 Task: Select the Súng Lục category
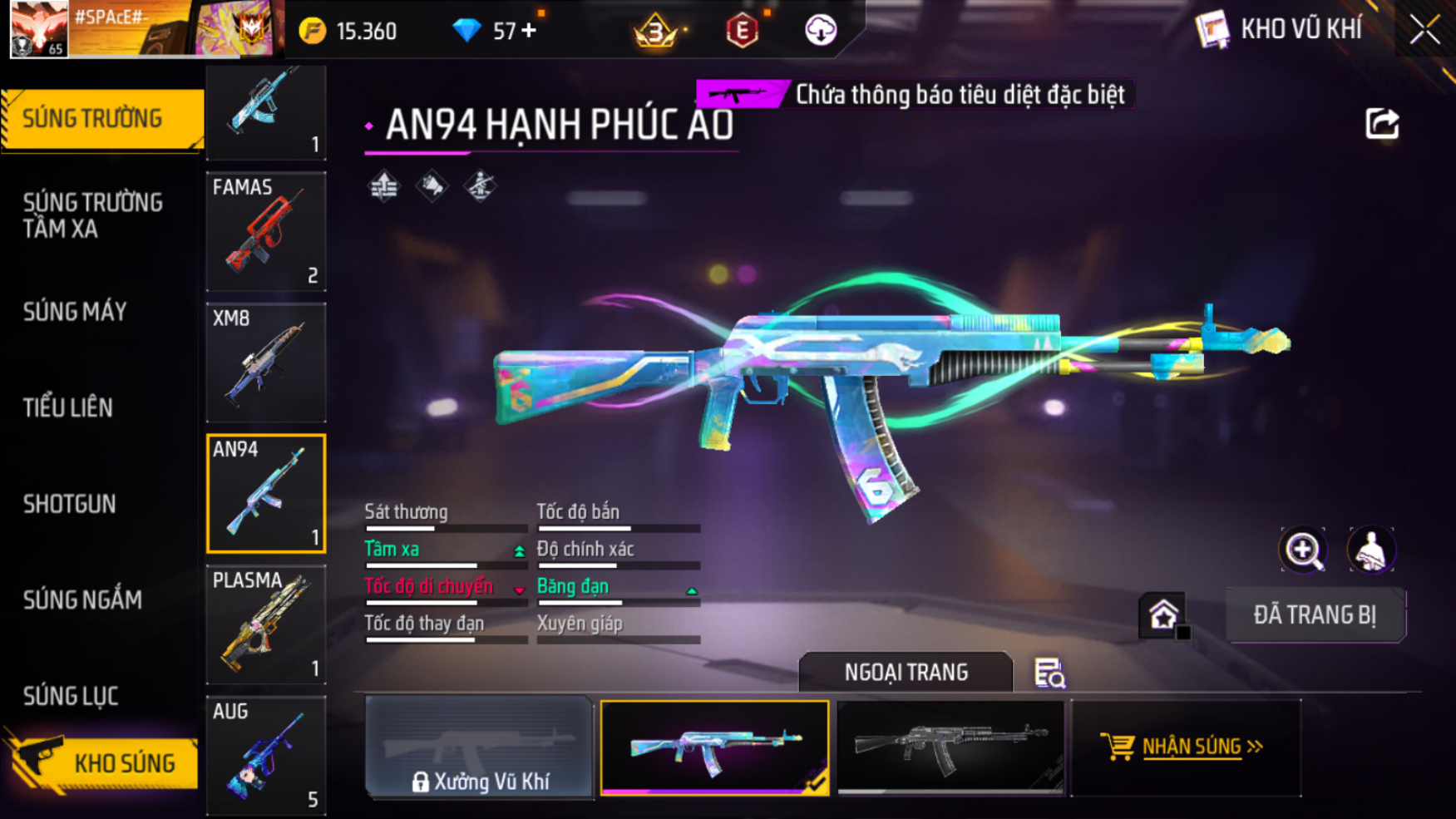[71, 696]
